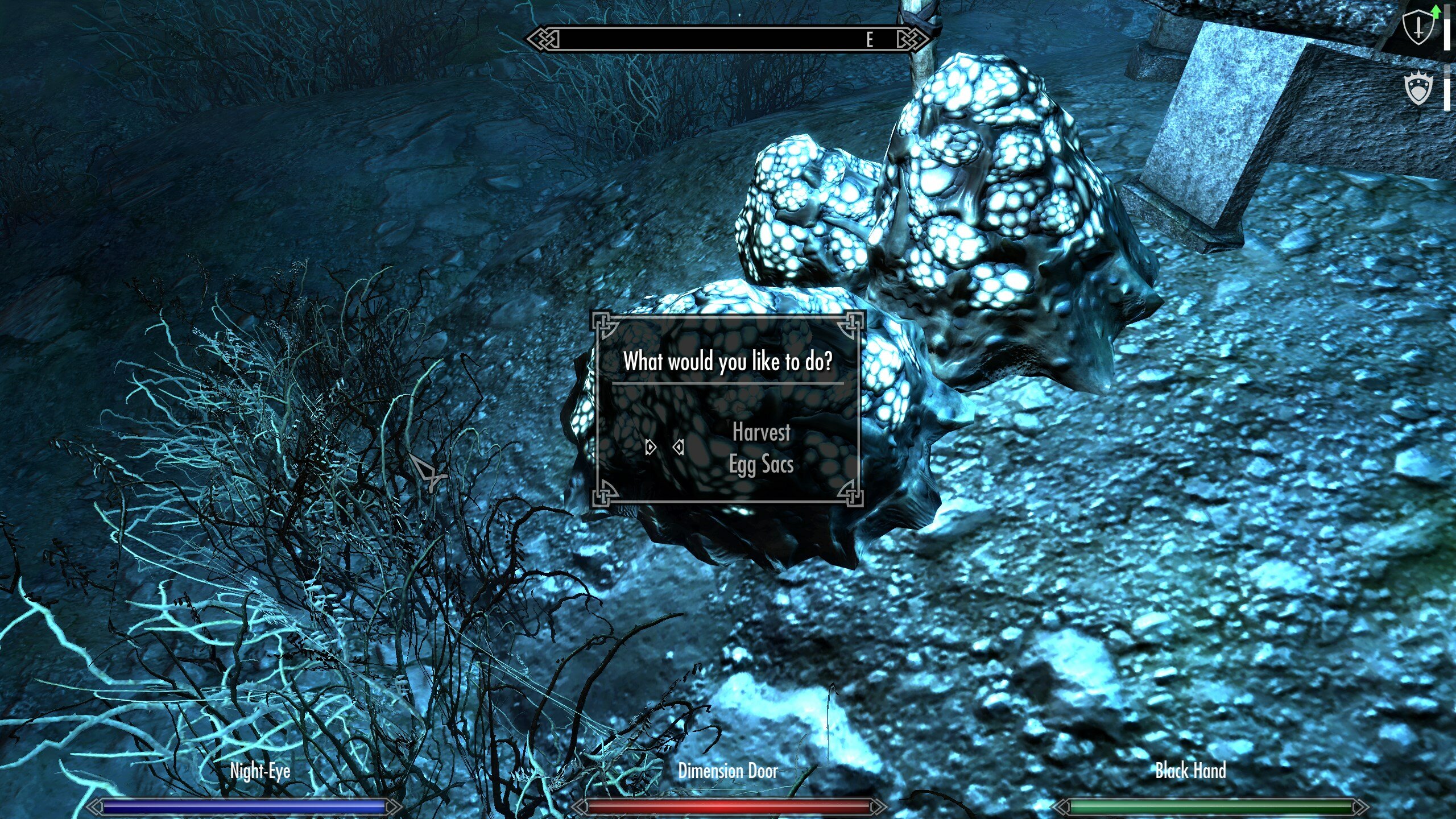This screenshot has height=819, width=1456.
Task: Click the Dimension Door spell label
Action: tap(727, 771)
